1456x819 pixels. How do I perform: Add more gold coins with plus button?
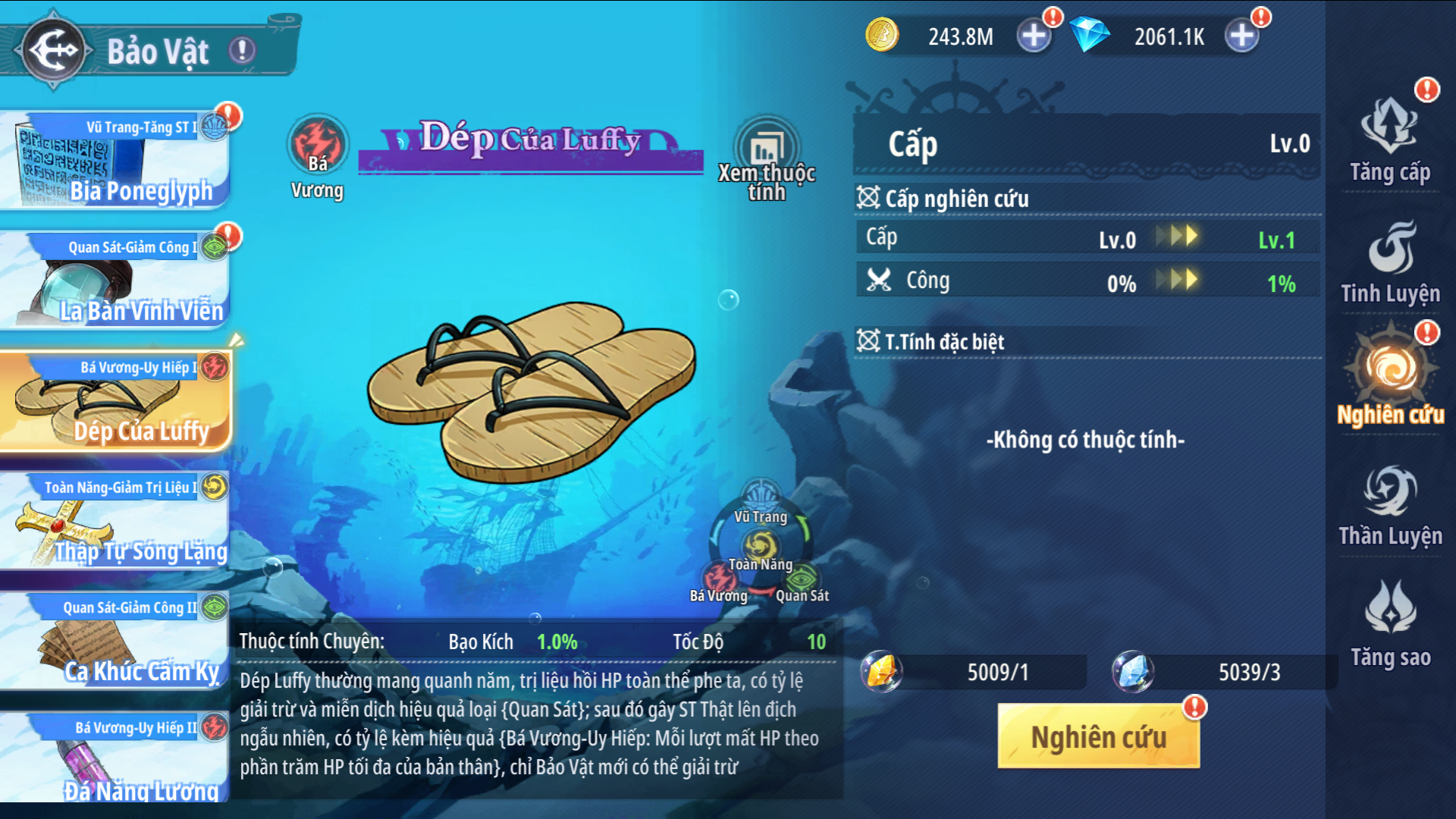[x=1033, y=36]
